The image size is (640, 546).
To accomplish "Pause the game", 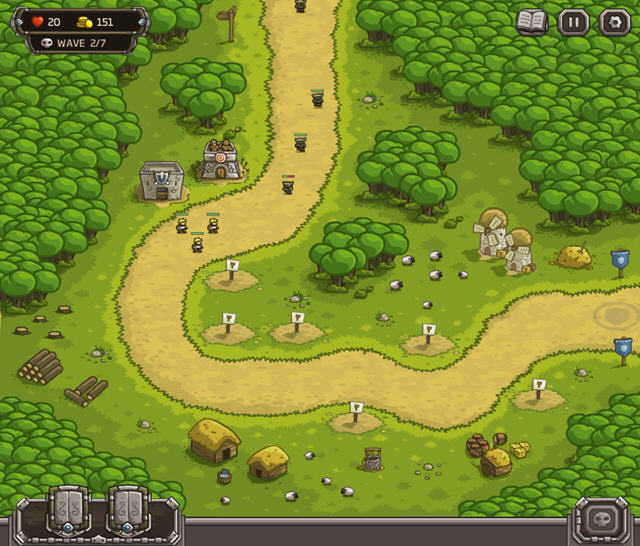I will click(x=573, y=21).
